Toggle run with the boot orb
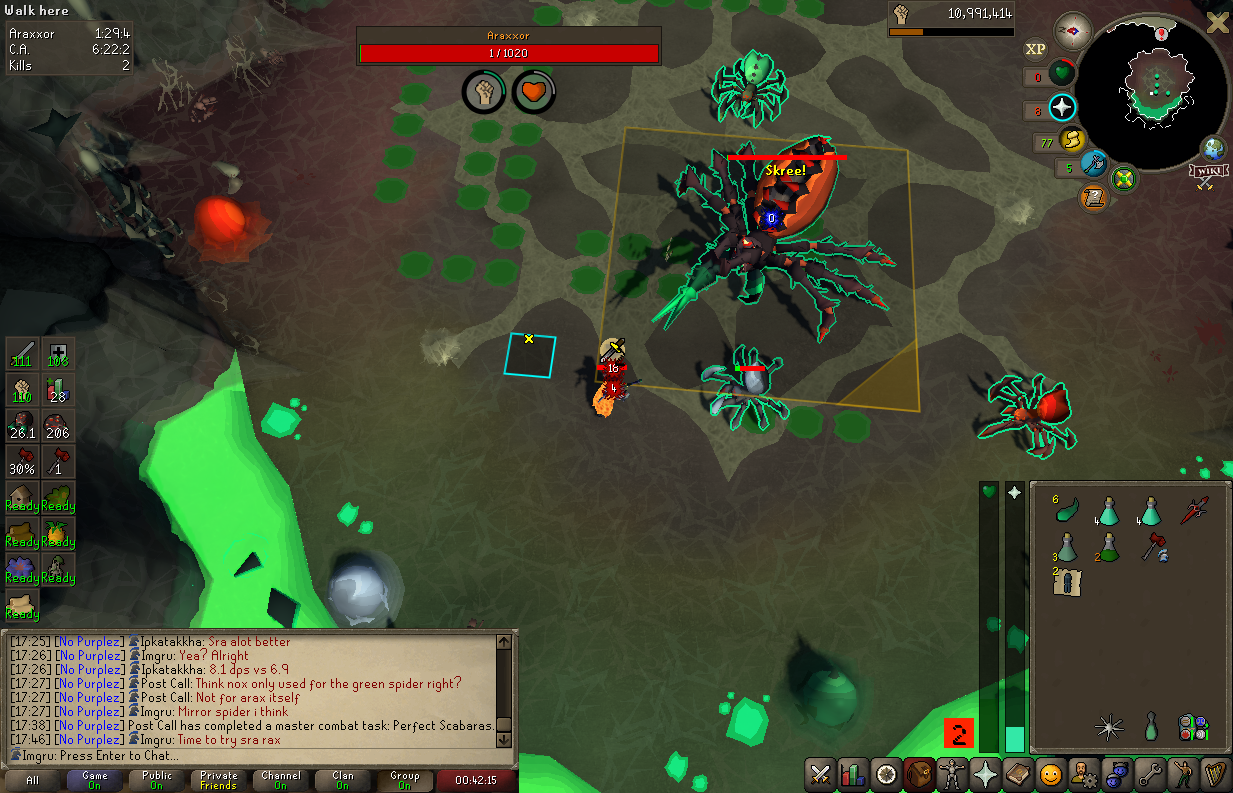The height and width of the screenshot is (793, 1233). [1072, 140]
